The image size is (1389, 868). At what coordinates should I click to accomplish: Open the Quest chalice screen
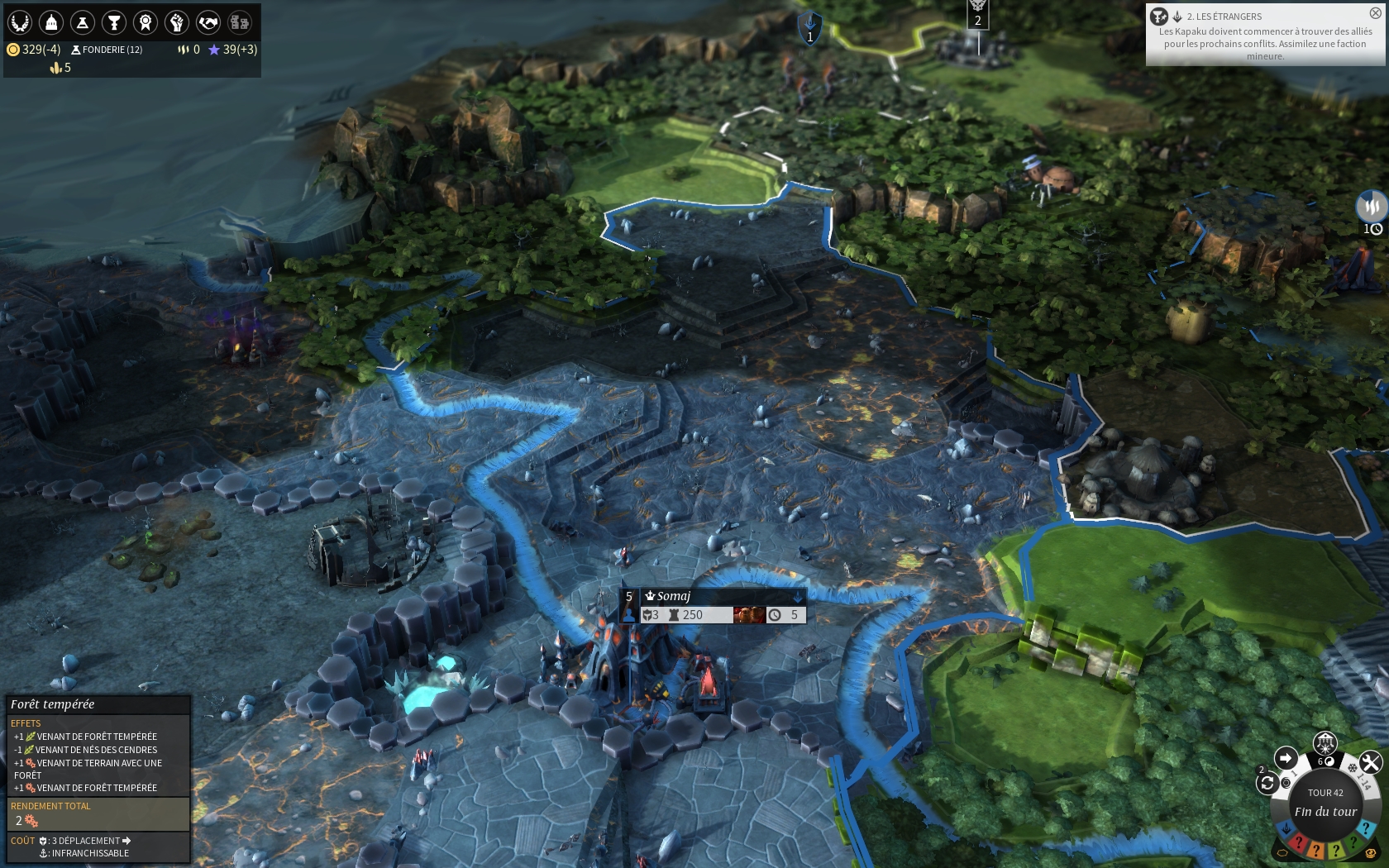[x=114, y=22]
